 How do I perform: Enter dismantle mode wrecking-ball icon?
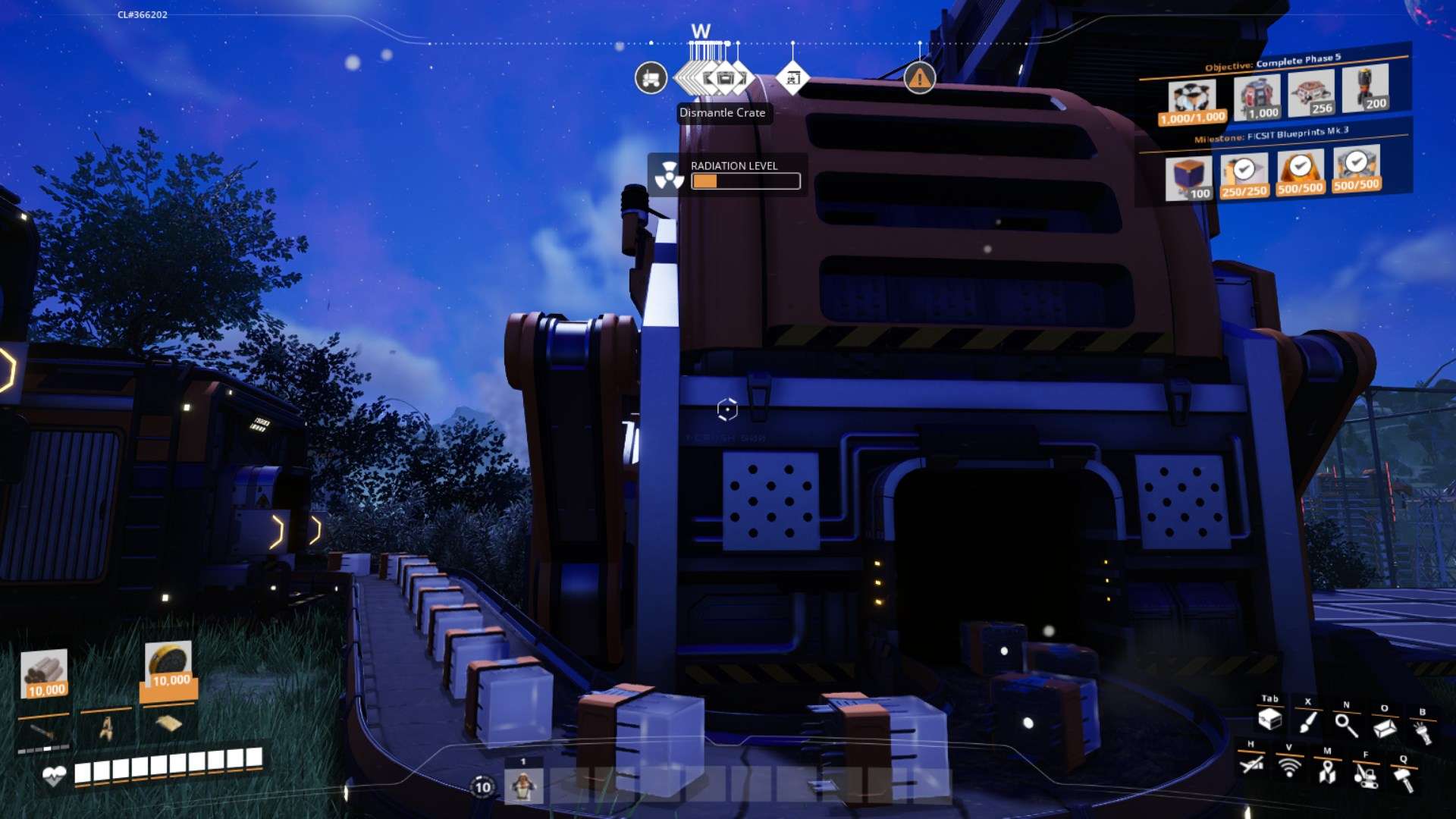click(x=1366, y=775)
